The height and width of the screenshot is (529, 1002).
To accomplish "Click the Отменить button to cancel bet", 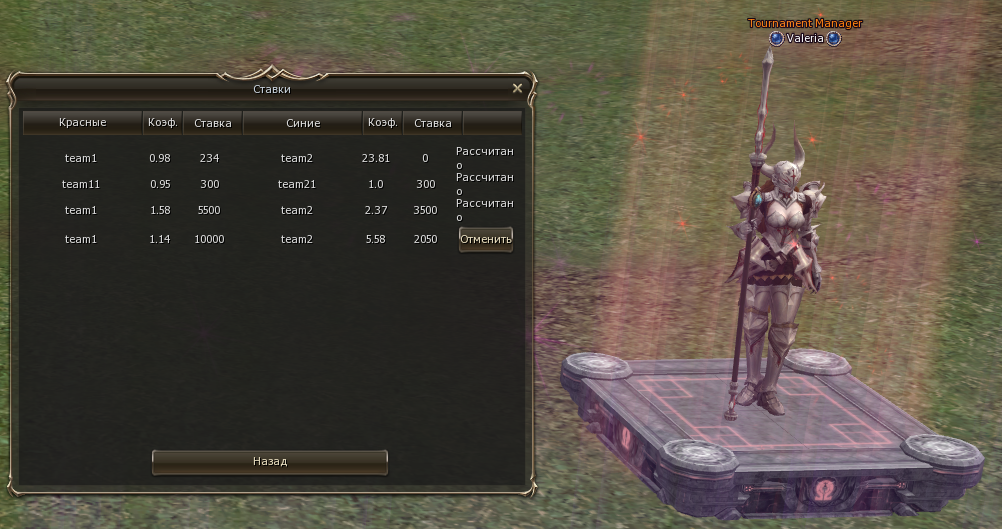I will (x=485, y=239).
